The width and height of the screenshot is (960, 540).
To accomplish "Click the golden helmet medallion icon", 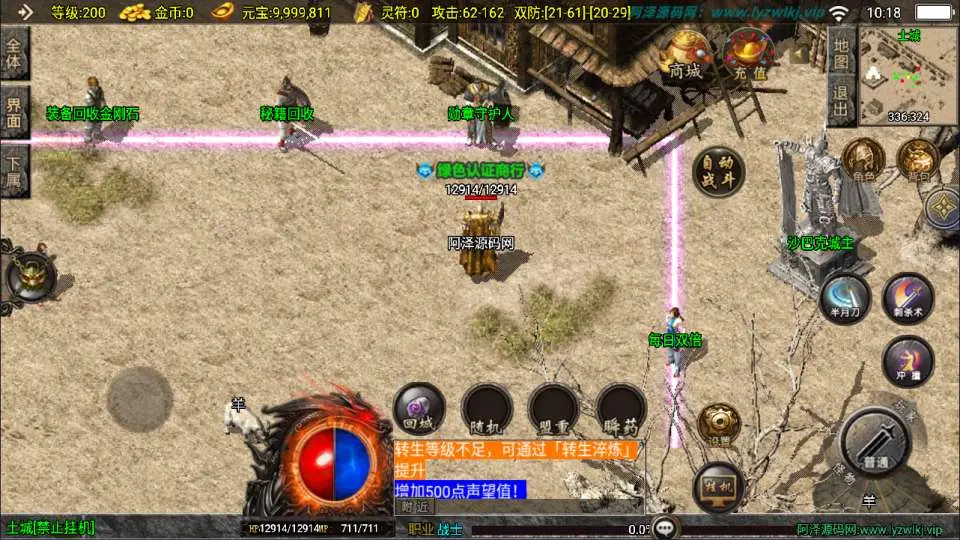I will [29, 277].
